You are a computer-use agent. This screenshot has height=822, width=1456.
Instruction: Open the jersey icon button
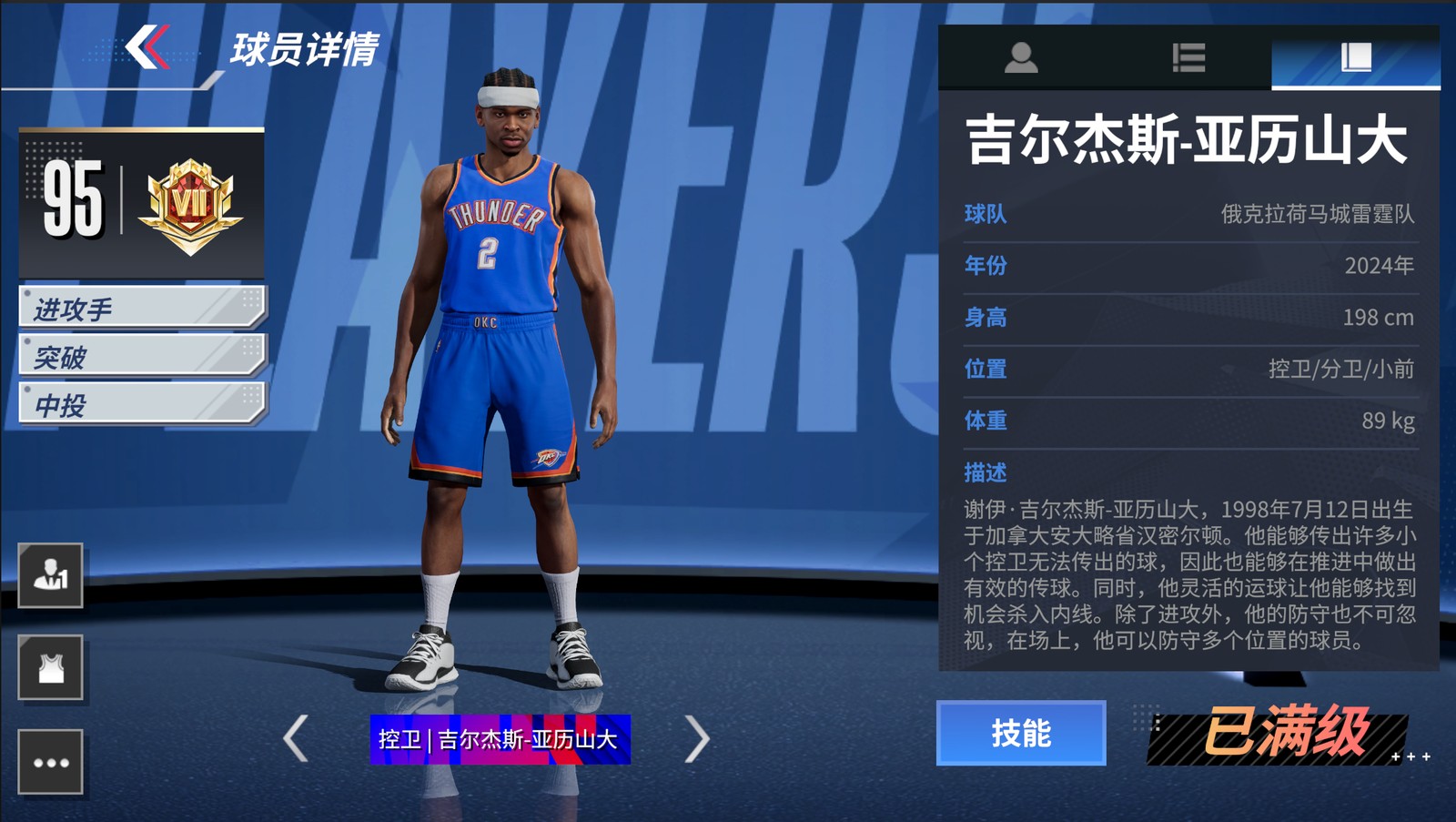(x=51, y=668)
